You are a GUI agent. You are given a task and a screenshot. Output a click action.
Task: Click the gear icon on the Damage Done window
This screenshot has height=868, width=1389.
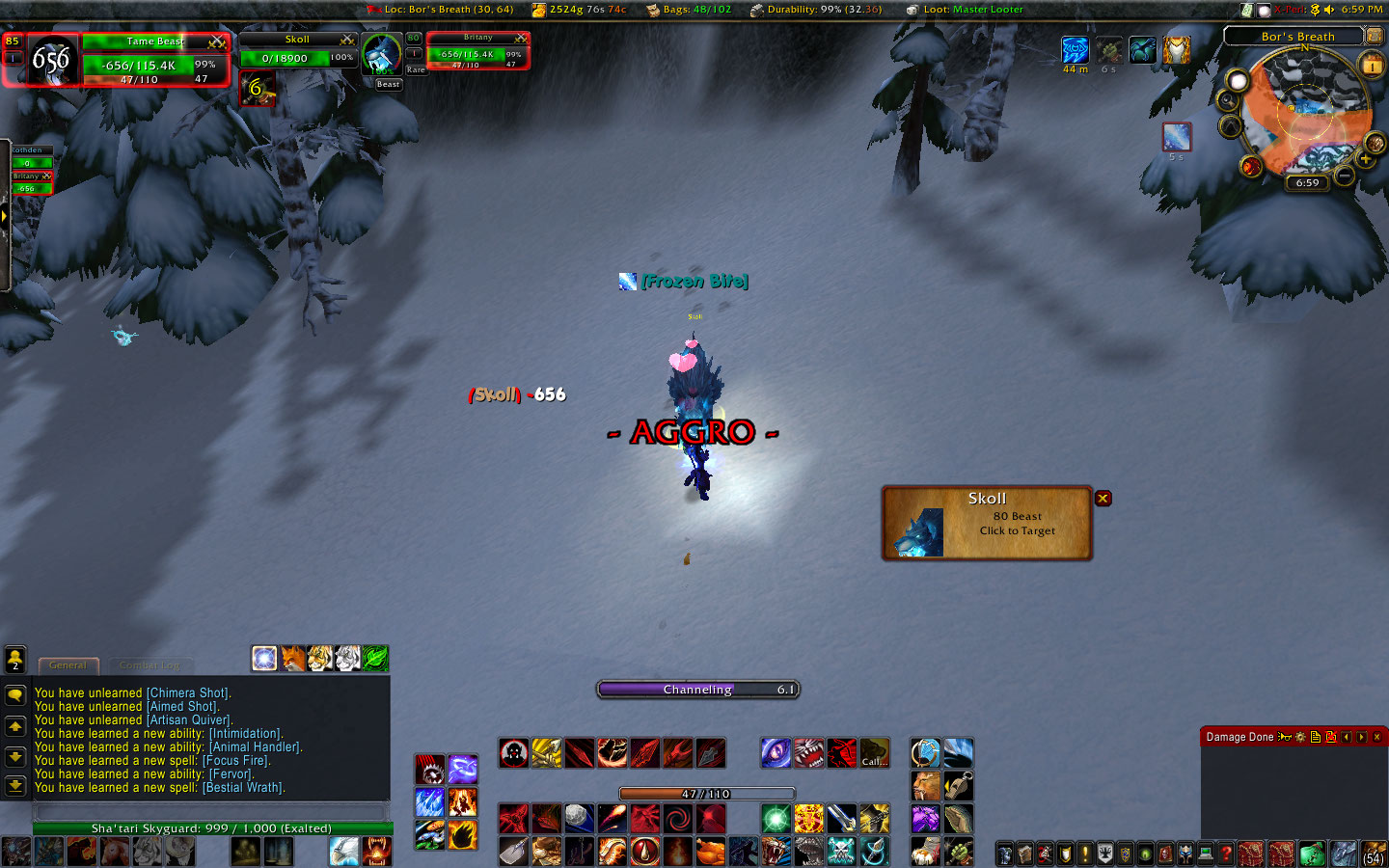point(1299,736)
